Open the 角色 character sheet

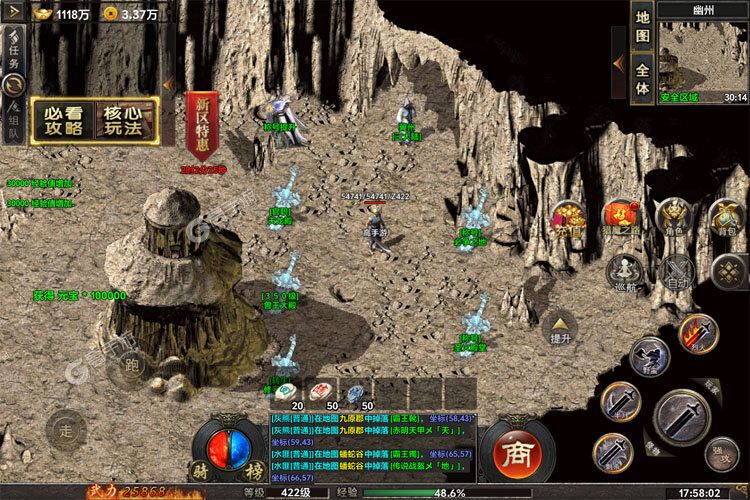click(x=672, y=217)
